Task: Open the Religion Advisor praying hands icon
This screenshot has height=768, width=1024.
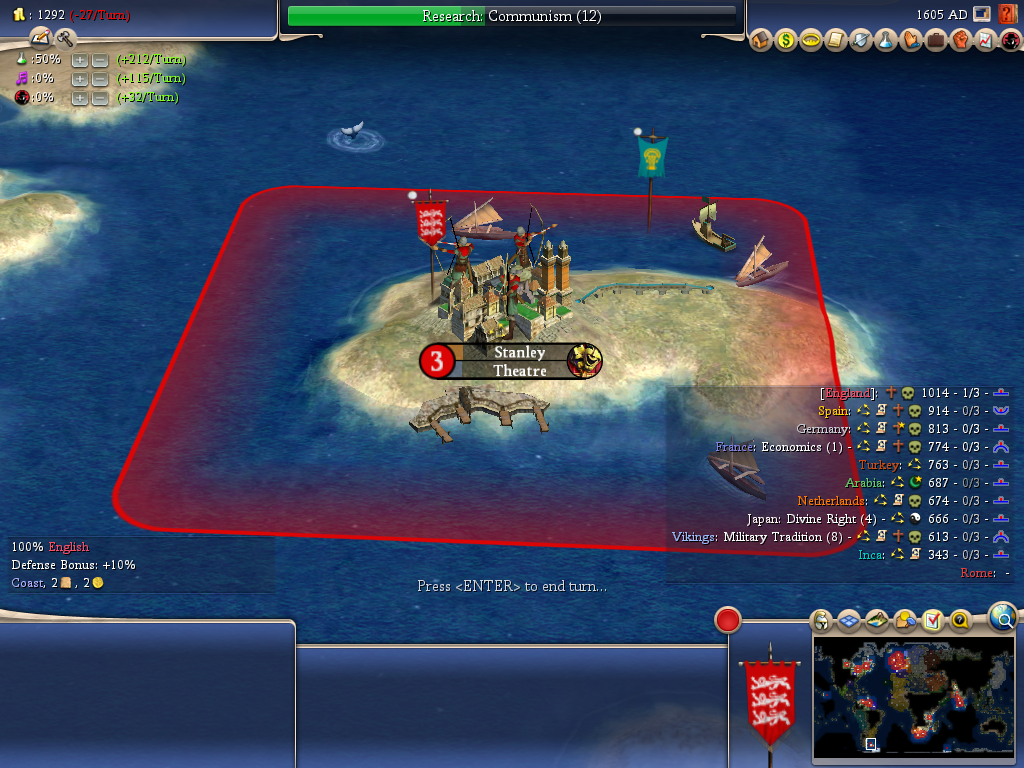Action: click(910, 41)
